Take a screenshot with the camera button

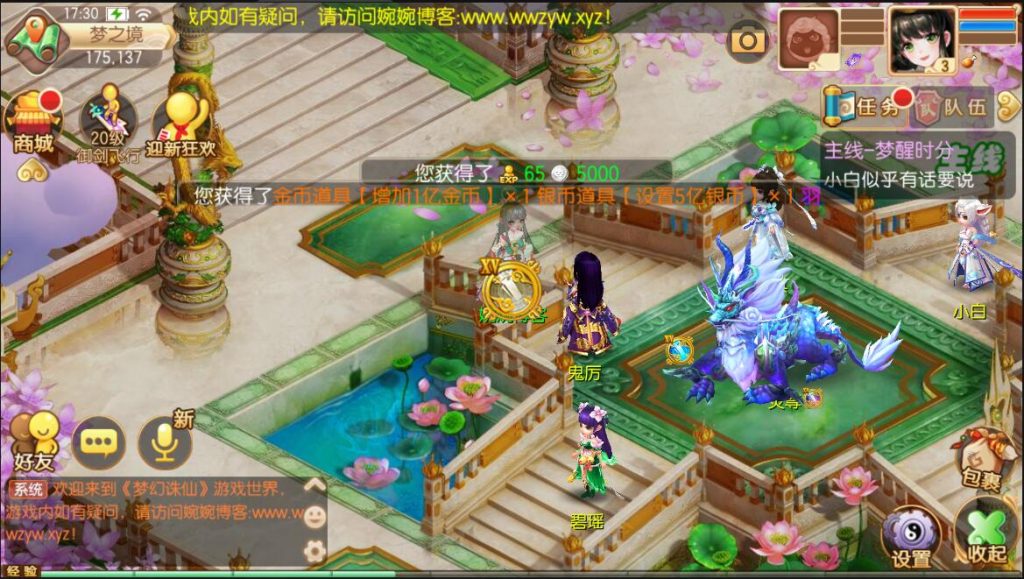coord(746,40)
